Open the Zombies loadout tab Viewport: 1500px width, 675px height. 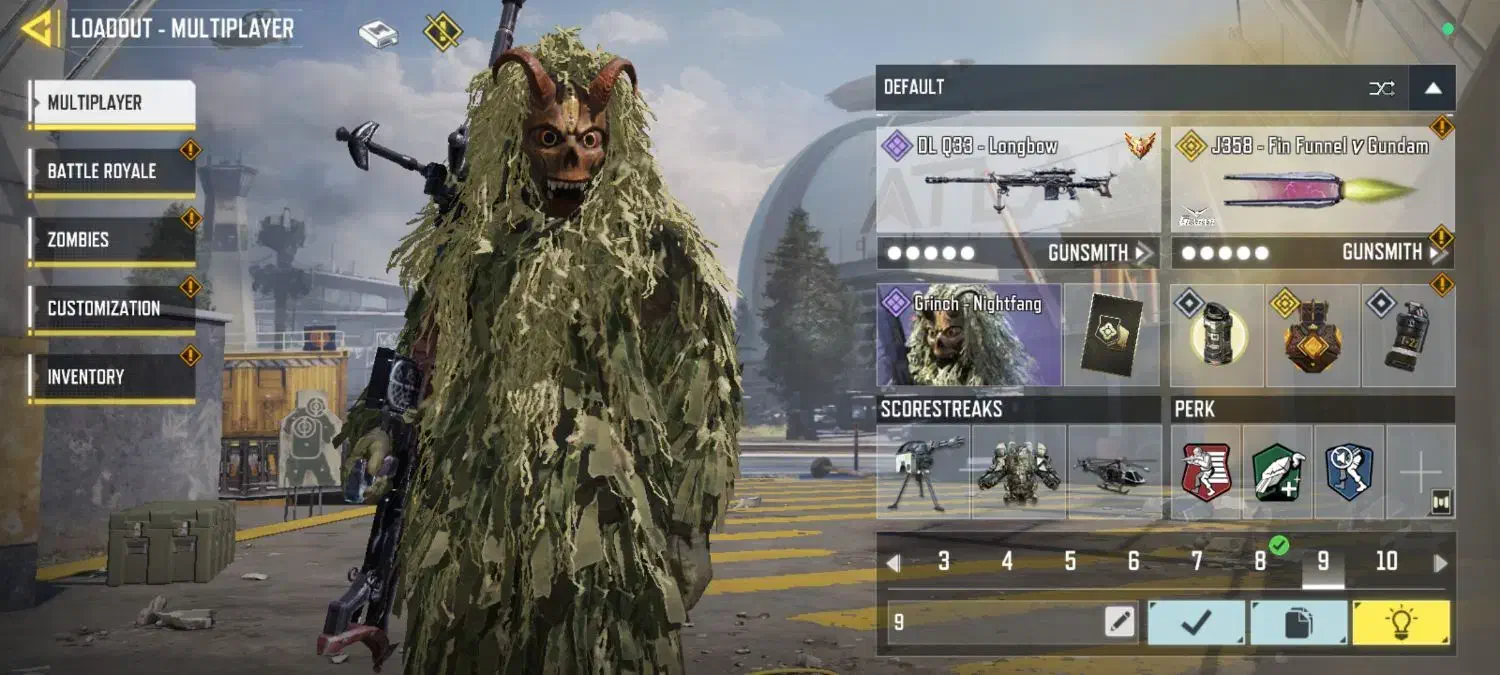(110, 240)
